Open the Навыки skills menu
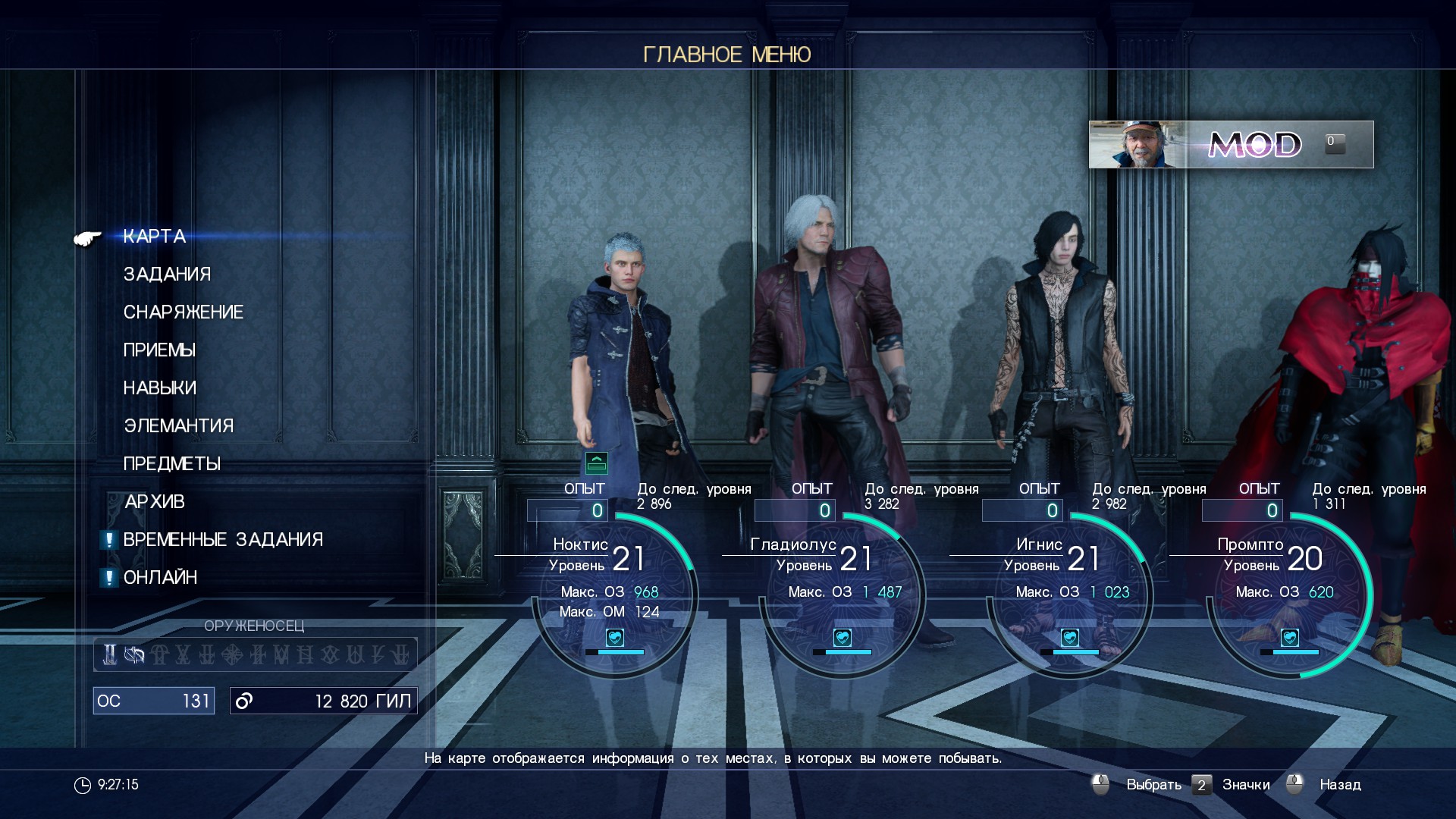 point(160,388)
